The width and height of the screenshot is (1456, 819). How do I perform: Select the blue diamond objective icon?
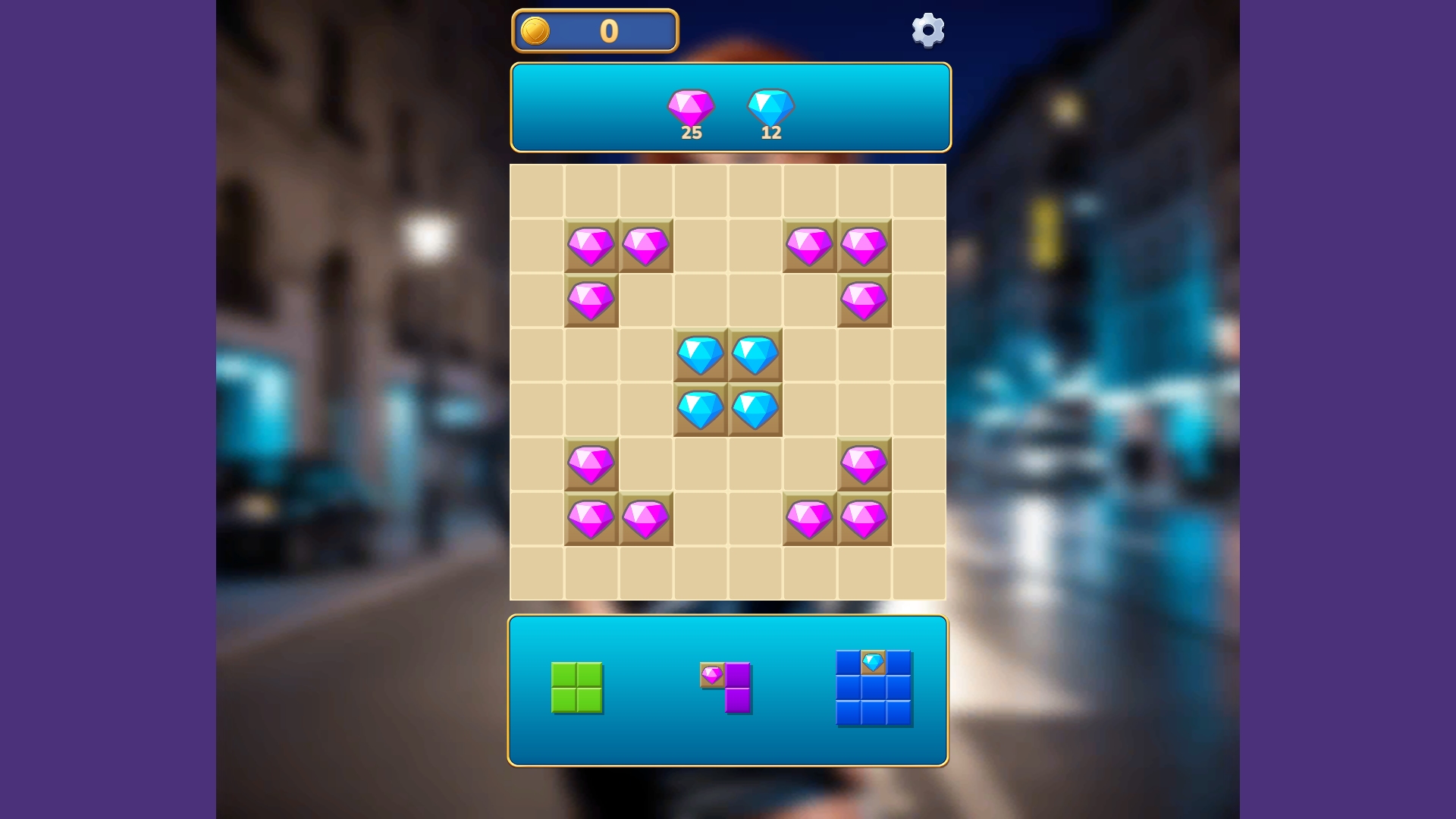[x=770, y=108]
